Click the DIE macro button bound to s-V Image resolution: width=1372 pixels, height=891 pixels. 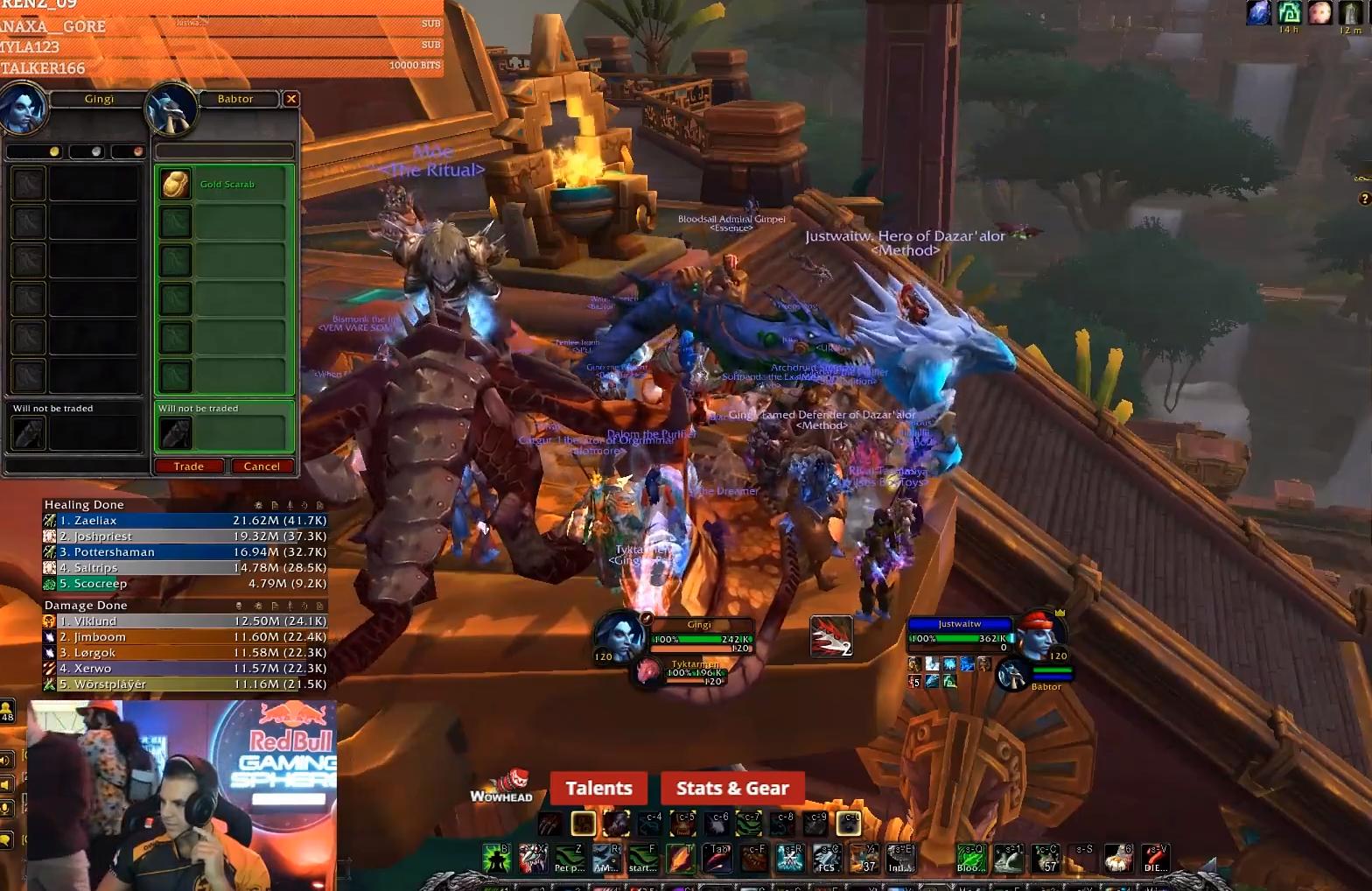1154,859
